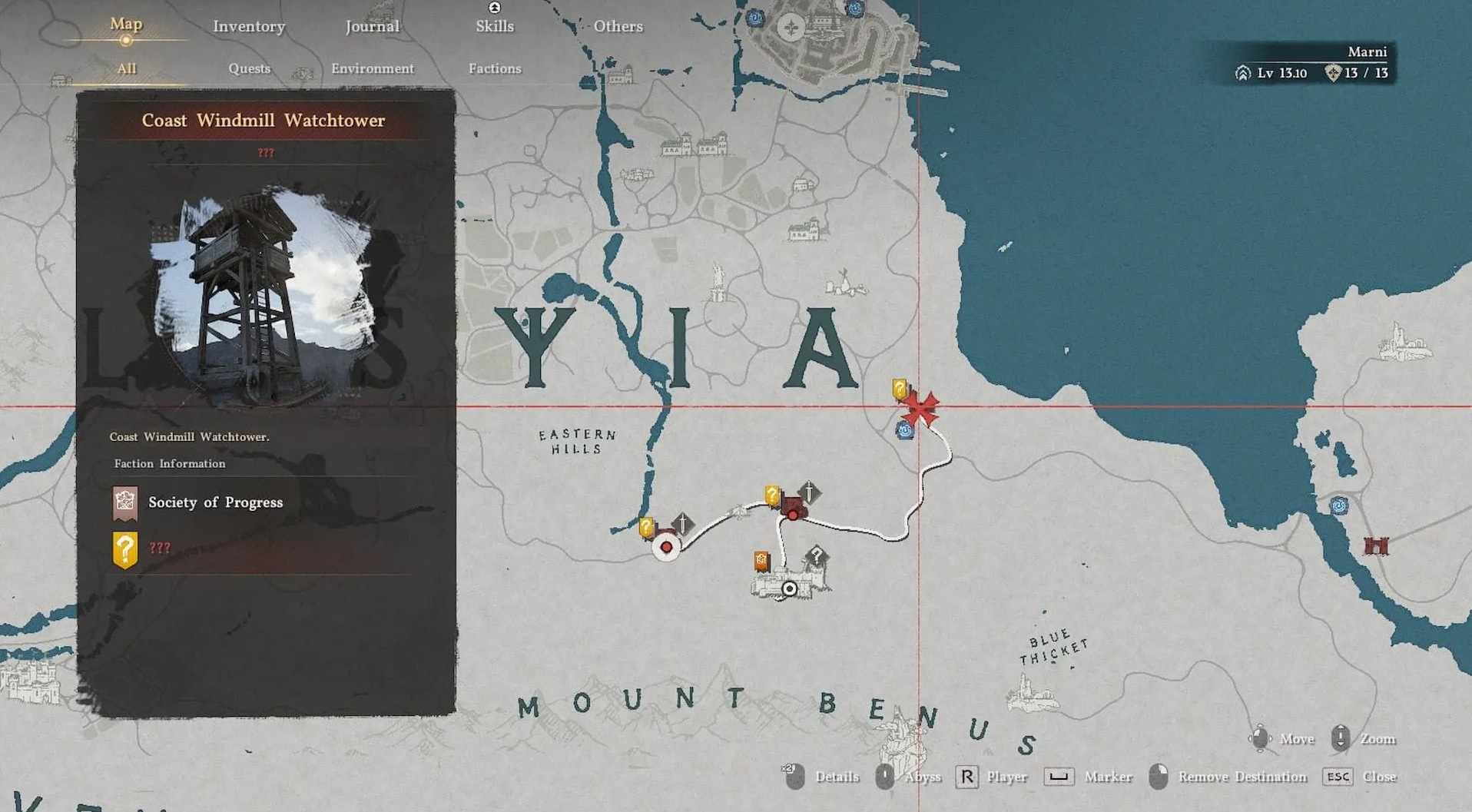Show all map markers with All filter

pyautogui.click(x=127, y=68)
